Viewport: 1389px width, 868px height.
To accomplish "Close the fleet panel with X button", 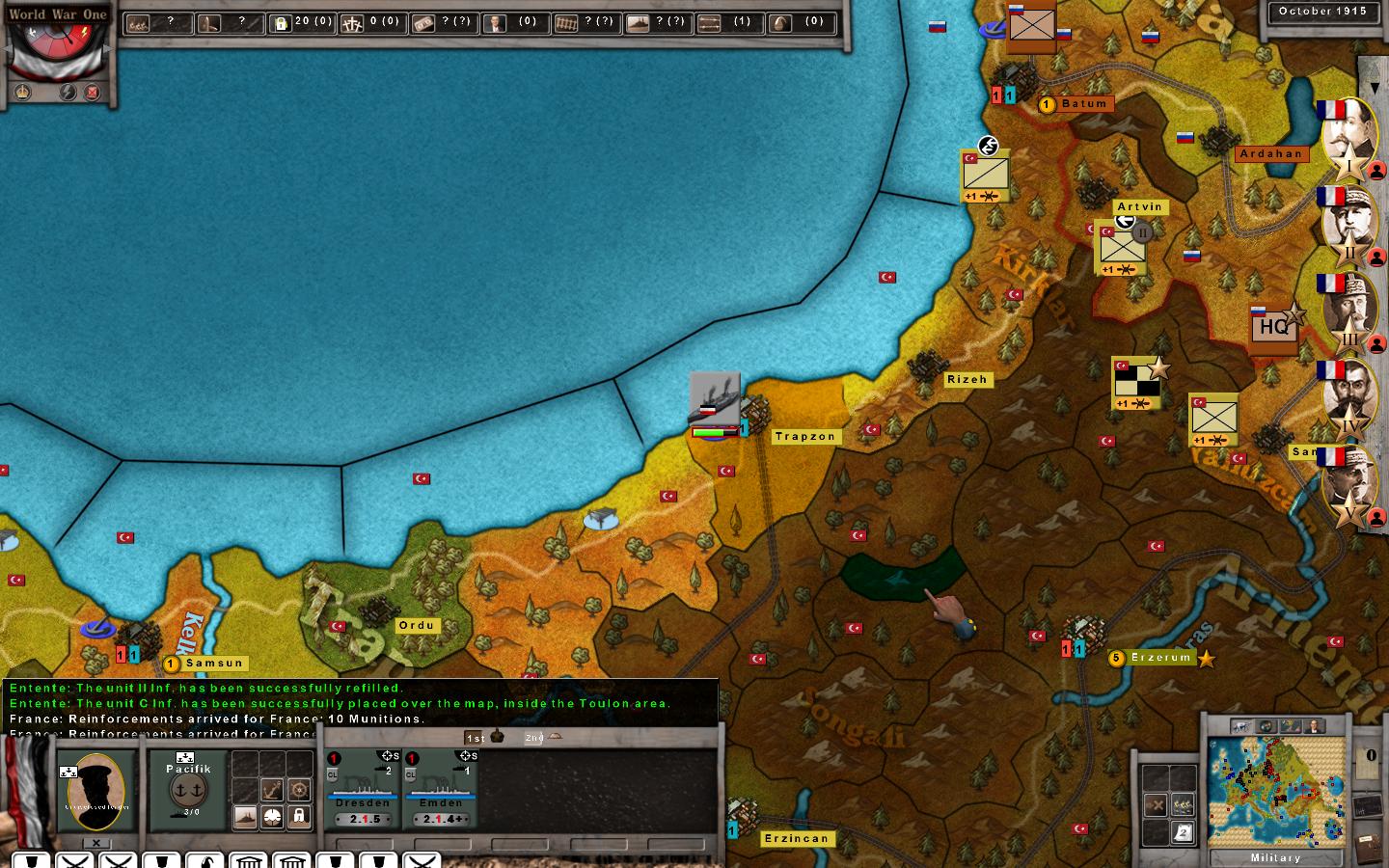I will (x=96, y=843).
